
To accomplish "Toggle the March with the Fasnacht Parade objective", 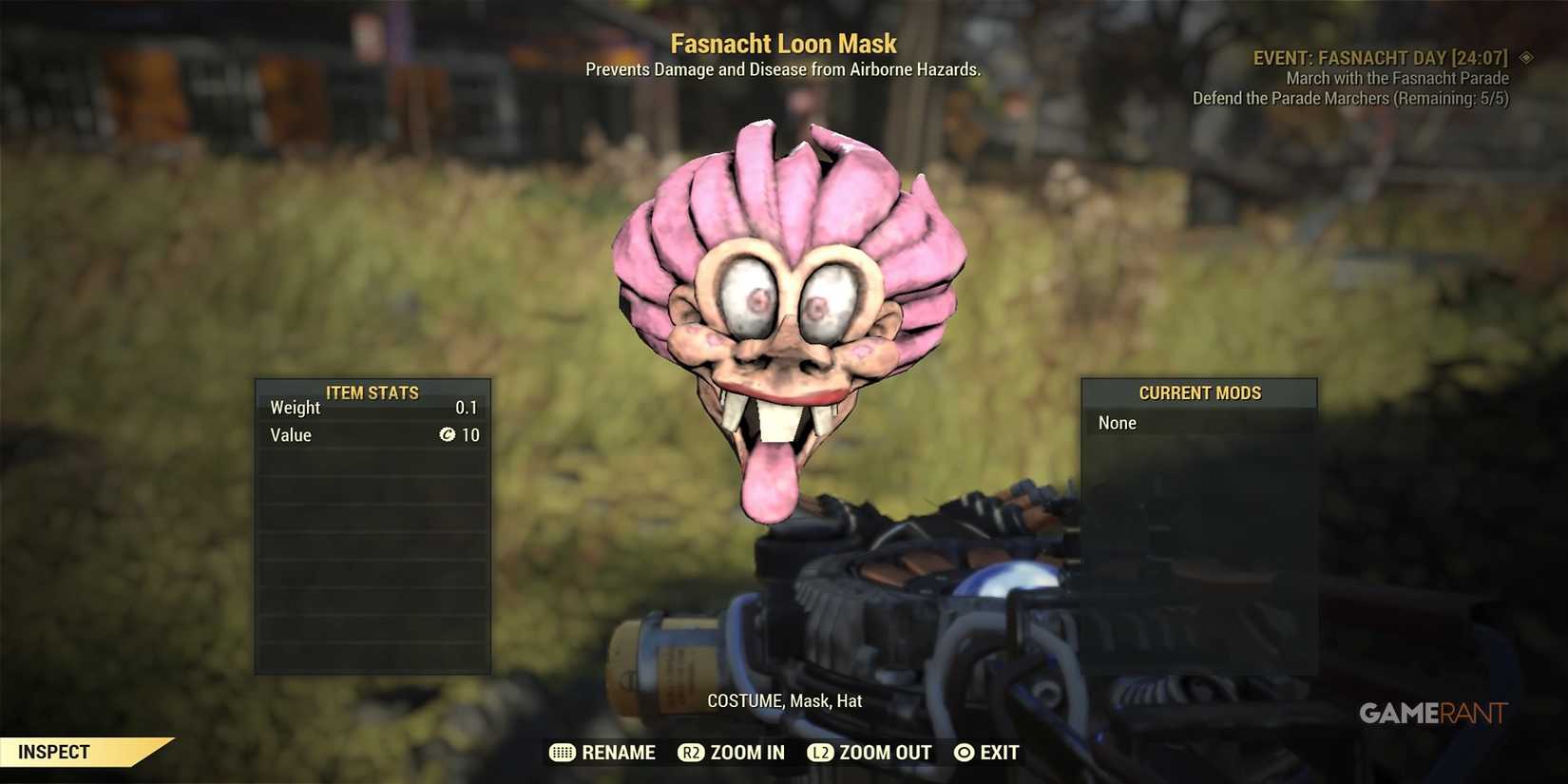I will [1396, 78].
